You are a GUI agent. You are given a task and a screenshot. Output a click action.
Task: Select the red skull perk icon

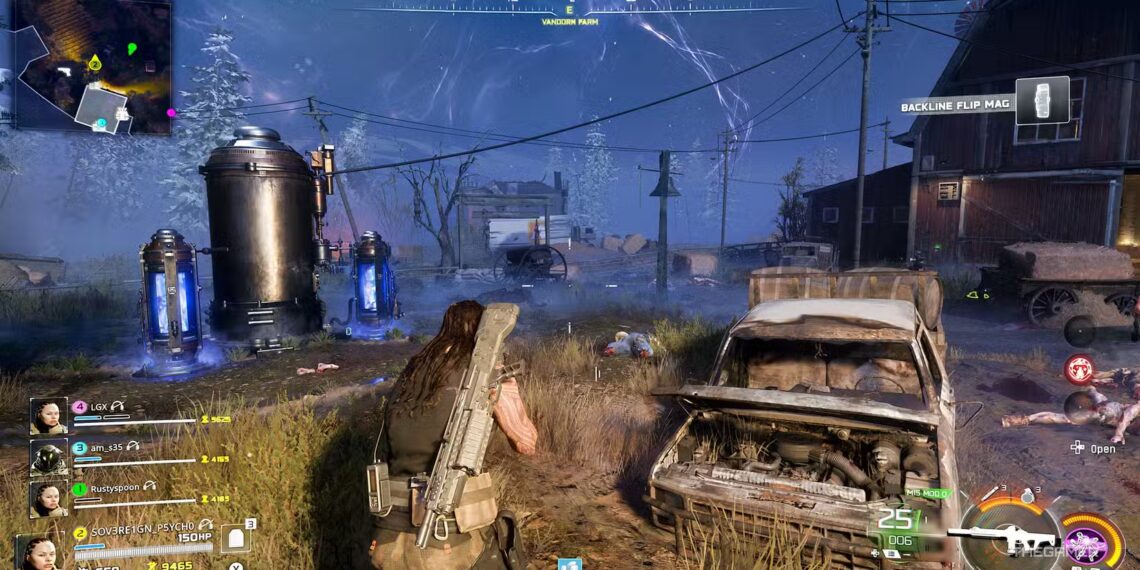[x=1078, y=368]
